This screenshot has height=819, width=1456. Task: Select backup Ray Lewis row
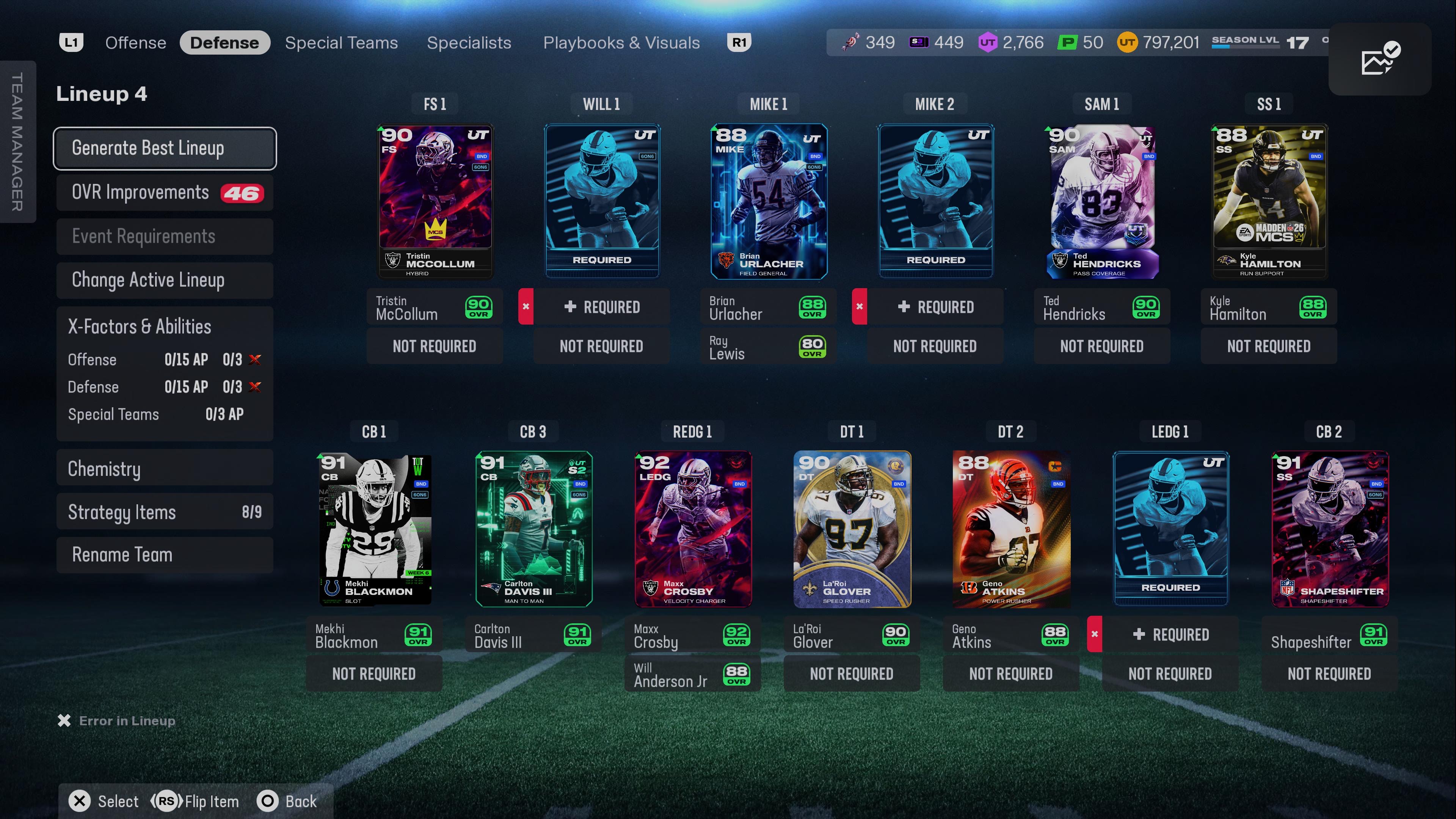(768, 347)
